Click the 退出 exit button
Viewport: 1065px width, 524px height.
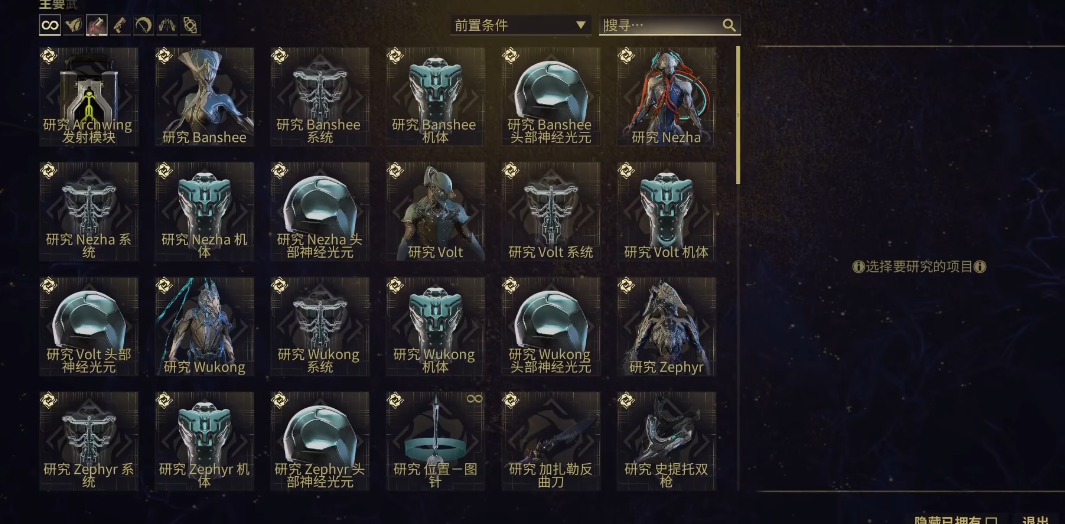[1035, 520]
